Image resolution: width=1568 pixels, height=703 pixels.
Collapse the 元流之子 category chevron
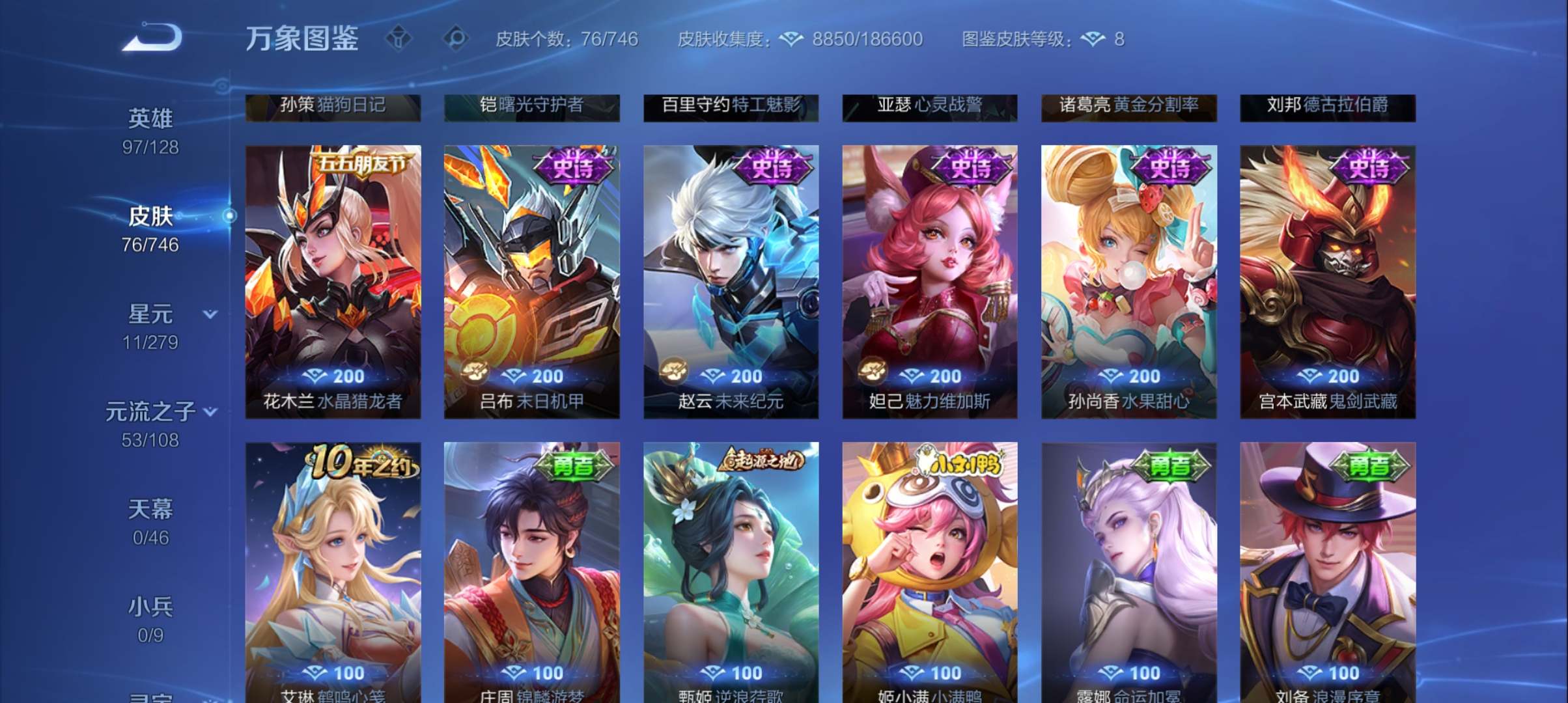pyautogui.click(x=210, y=410)
